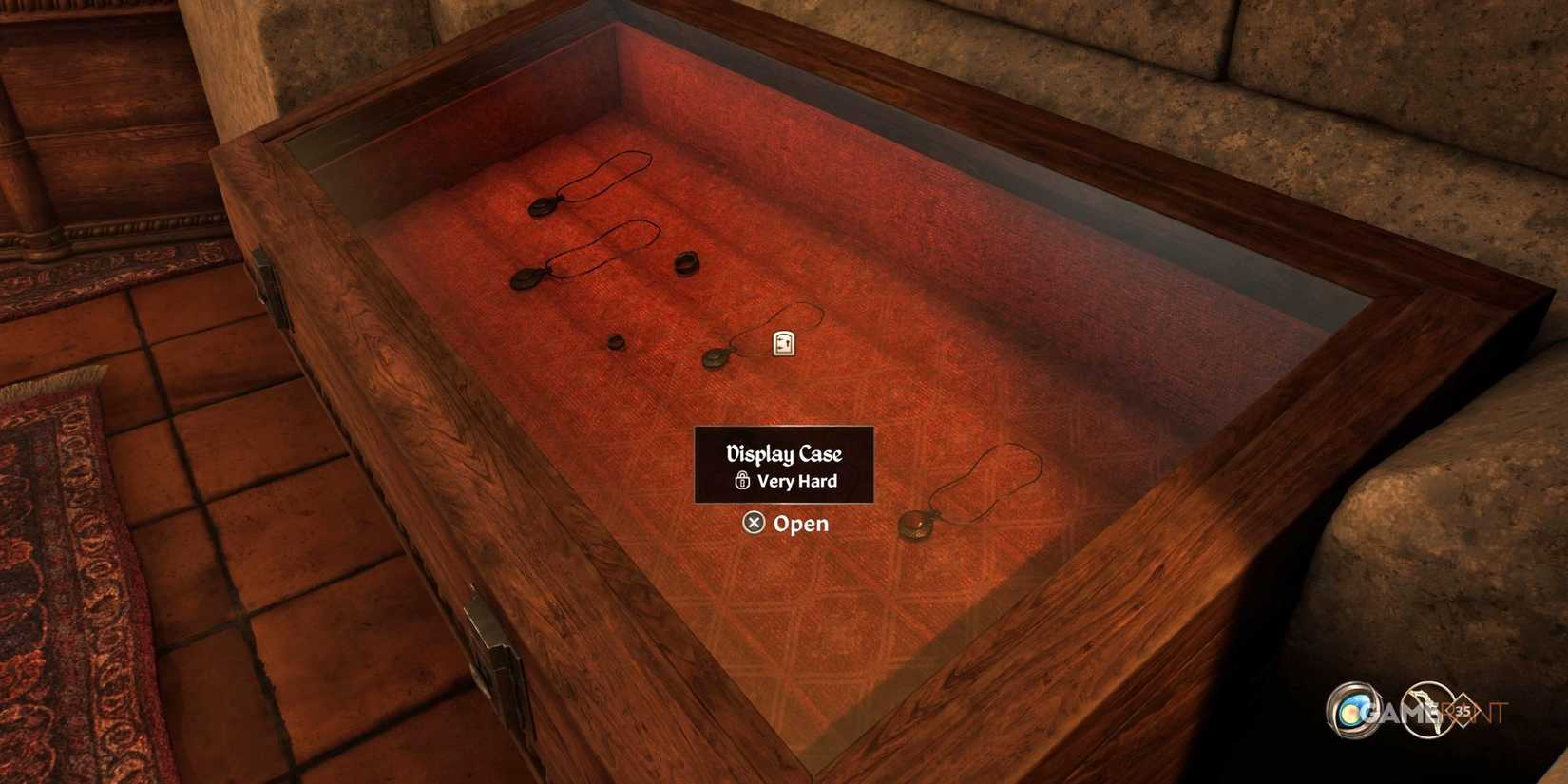Click the Display Case title label
The width and height of the screenshot is (1568, 784).
click(783, 454)
